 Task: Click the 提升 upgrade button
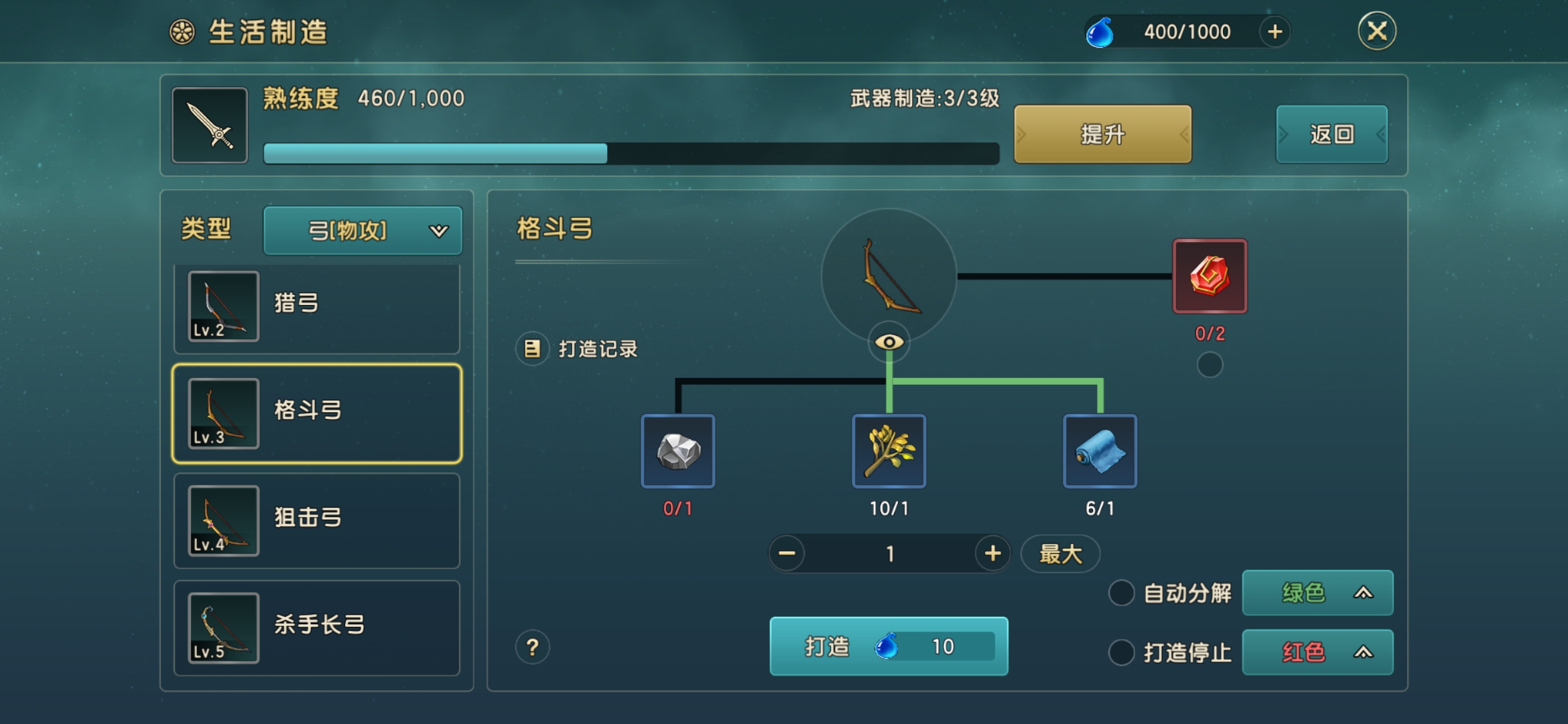click(1102, 134)
